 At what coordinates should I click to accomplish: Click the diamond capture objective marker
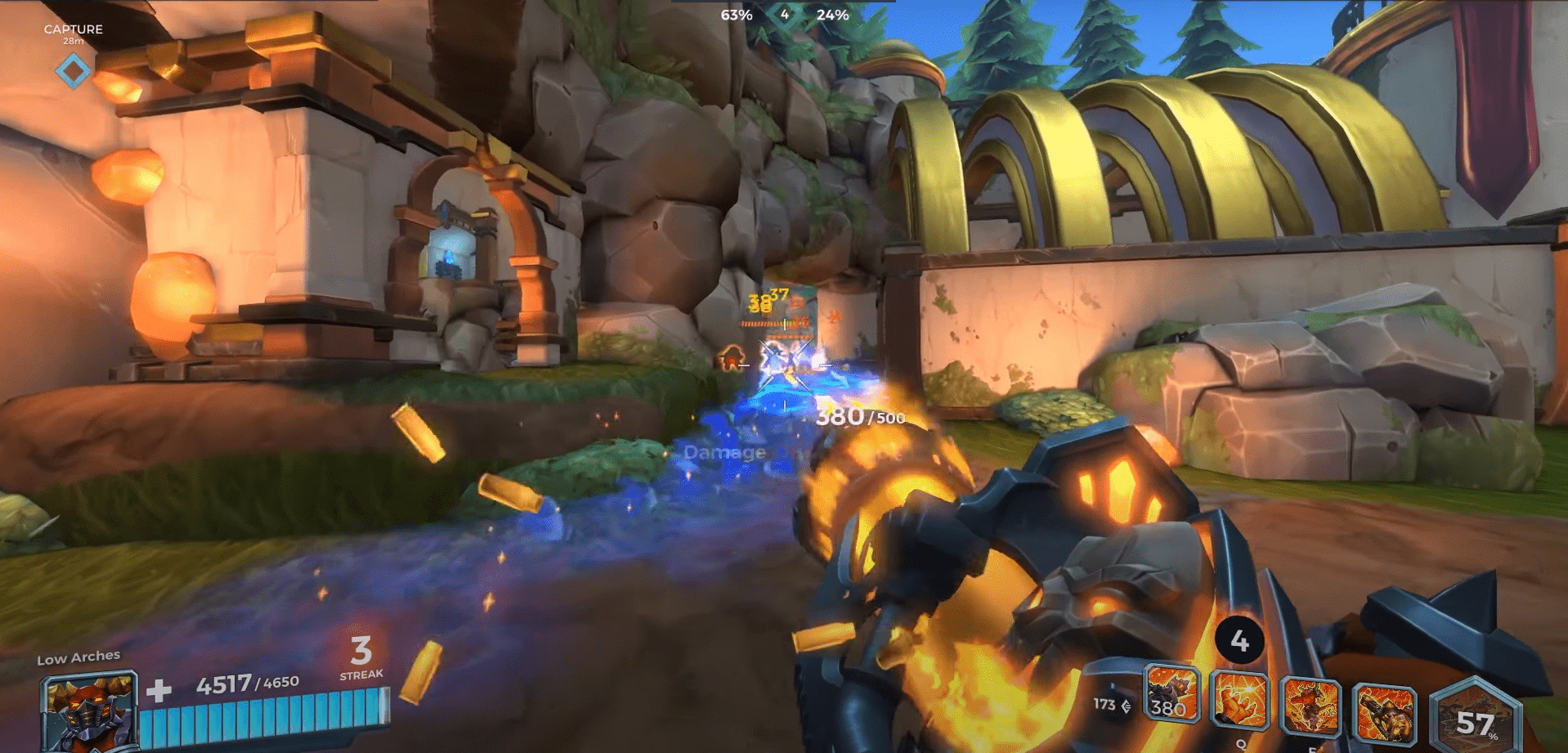73,71
